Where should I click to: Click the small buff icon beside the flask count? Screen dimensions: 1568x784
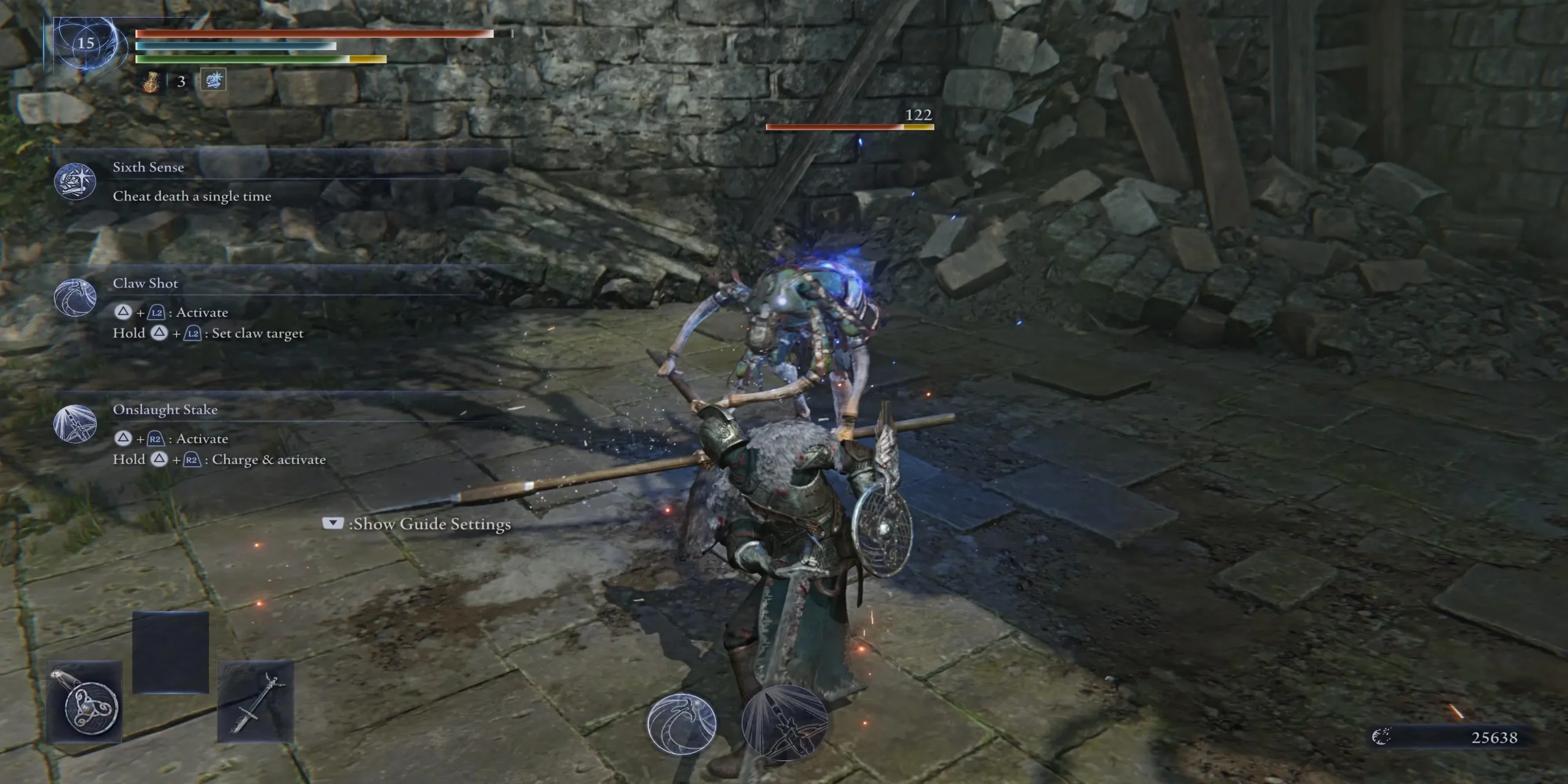point(213,80)
